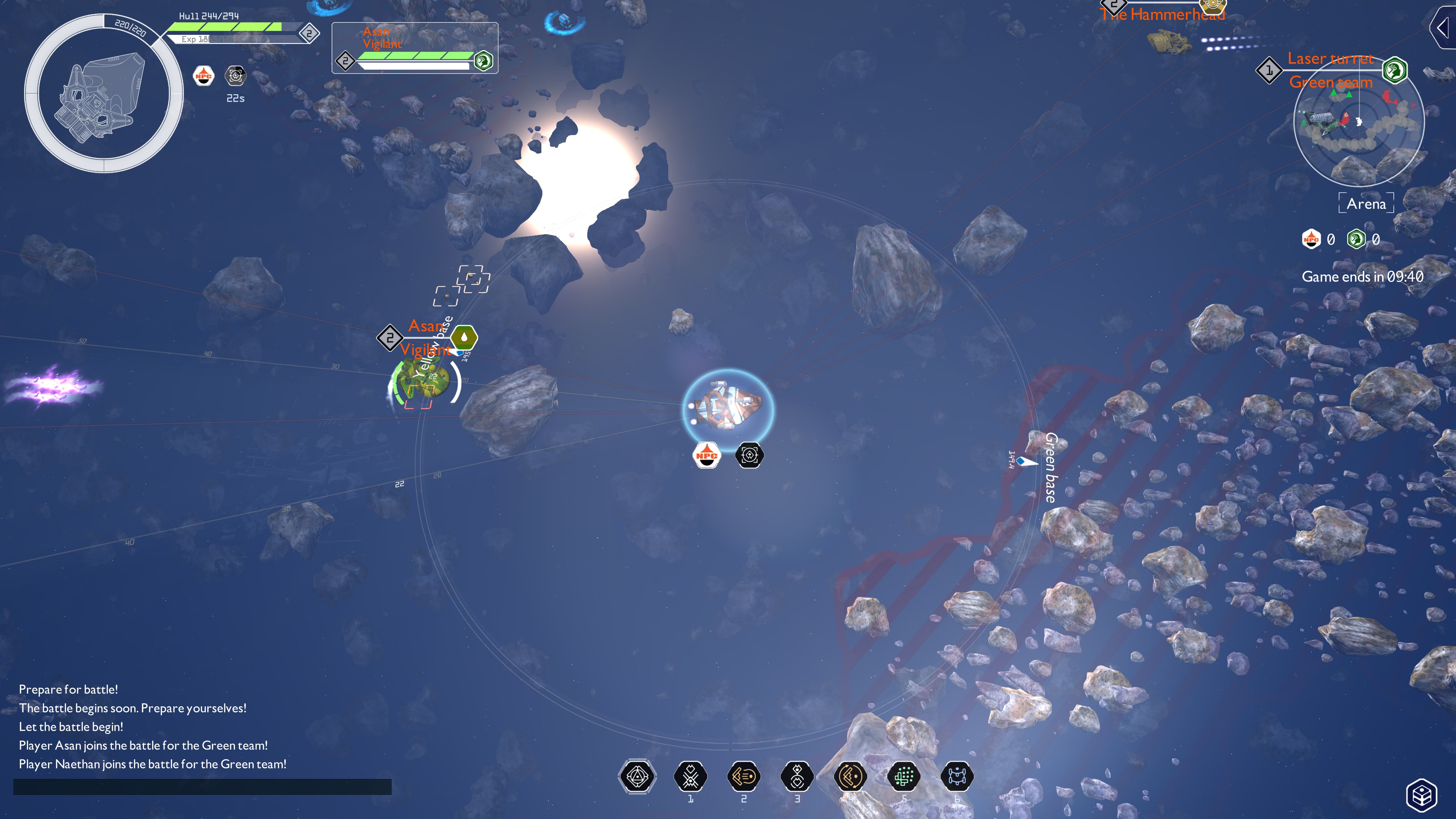Use the green dotted-grid ability in slot 5
Image resolution: width=1456 pixels, height=819 pixels.
(903, 777)
